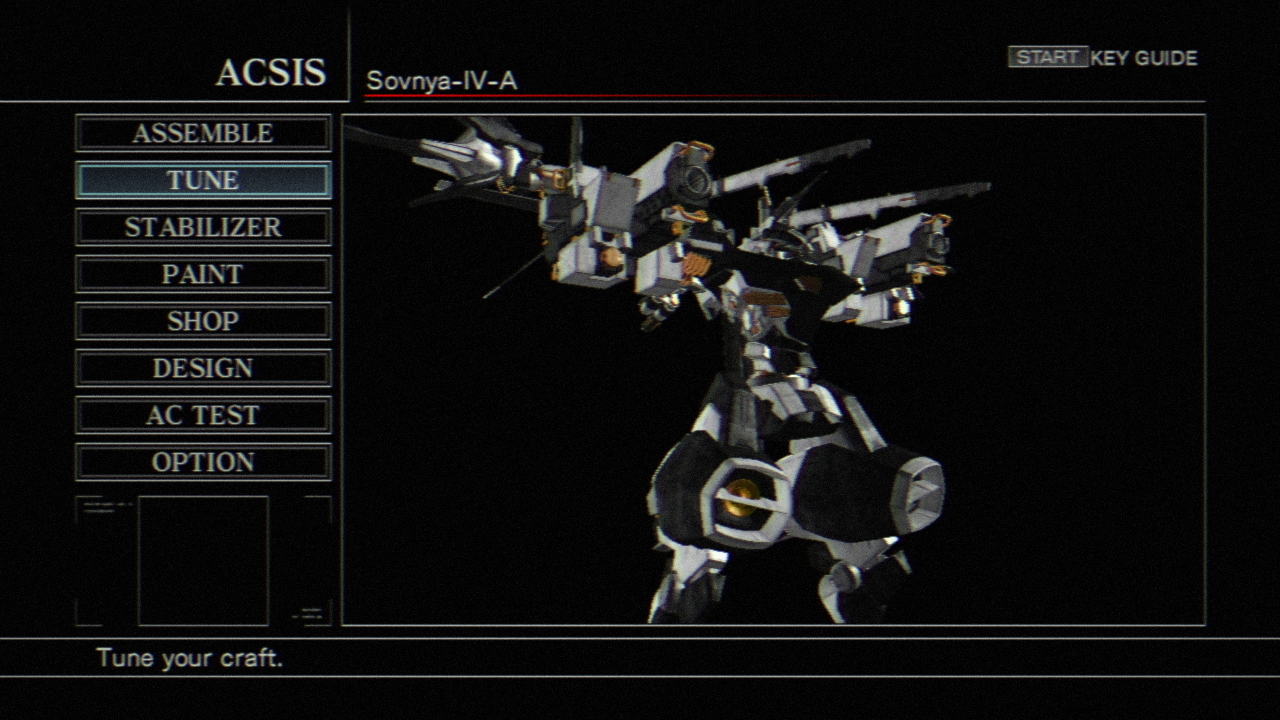Enter the SHOP

[203, 321]
